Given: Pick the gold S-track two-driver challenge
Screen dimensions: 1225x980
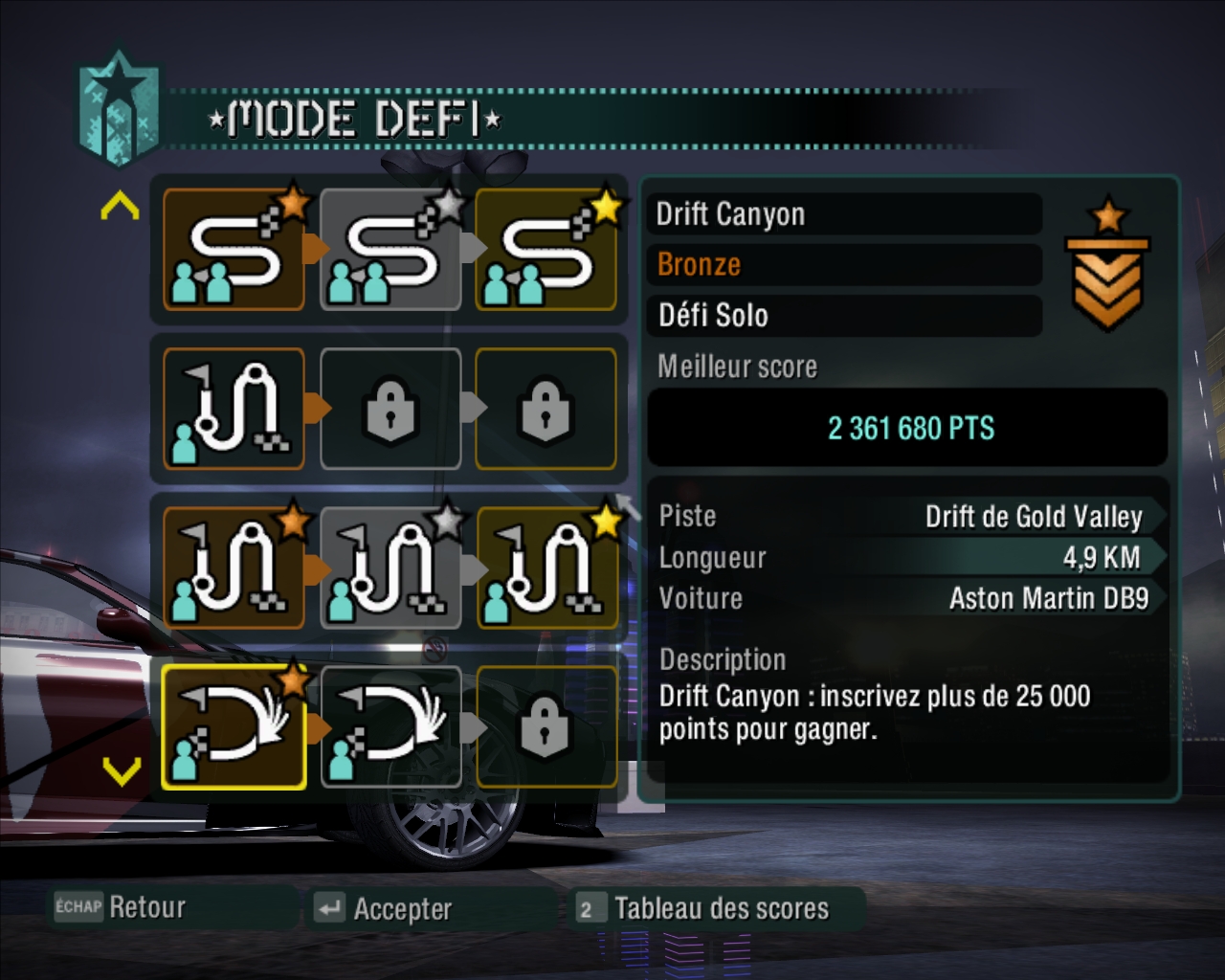Looking at the screenshot, I should click(546, 250).
